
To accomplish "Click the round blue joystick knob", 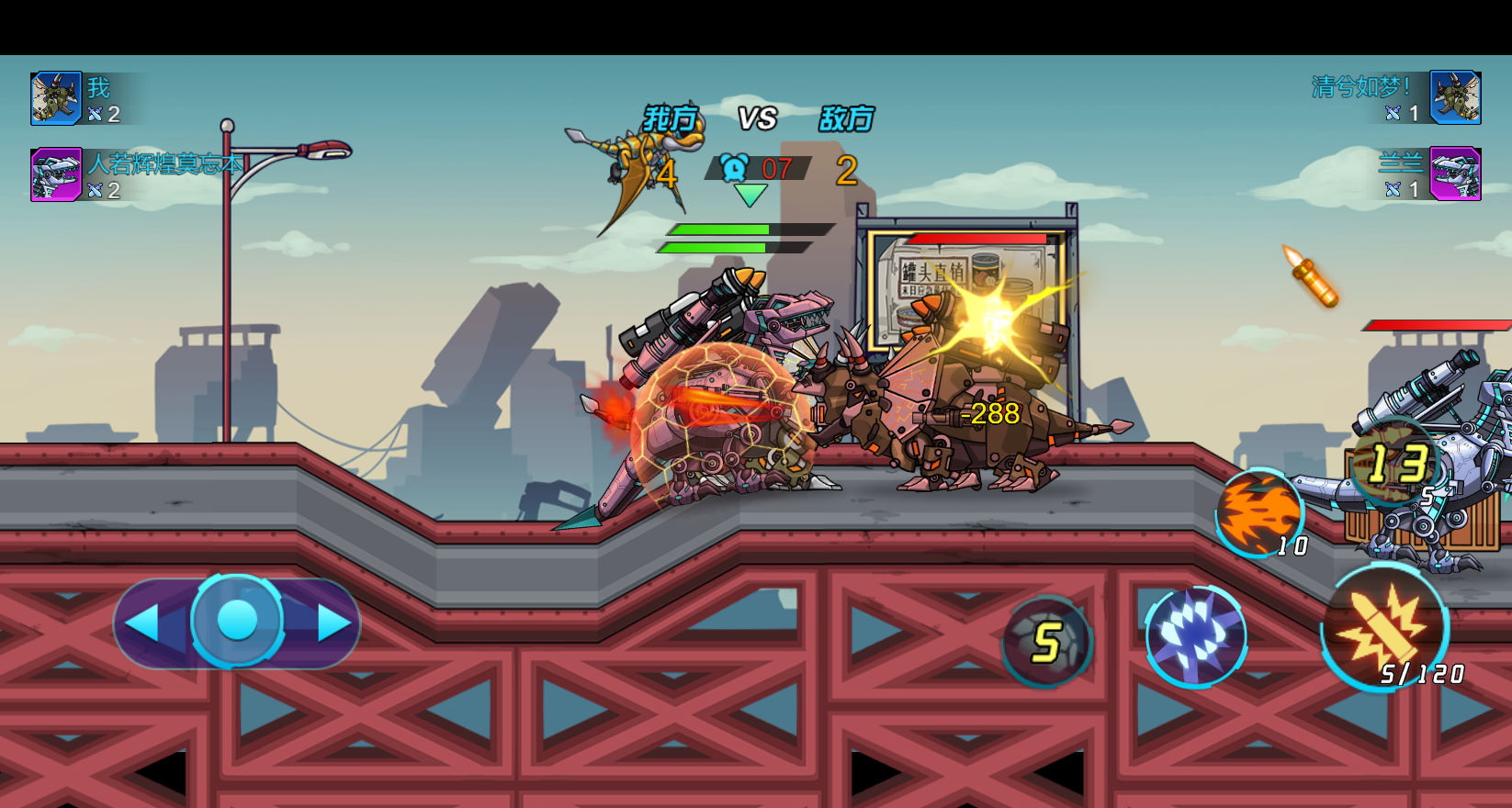I will [237, 621].
